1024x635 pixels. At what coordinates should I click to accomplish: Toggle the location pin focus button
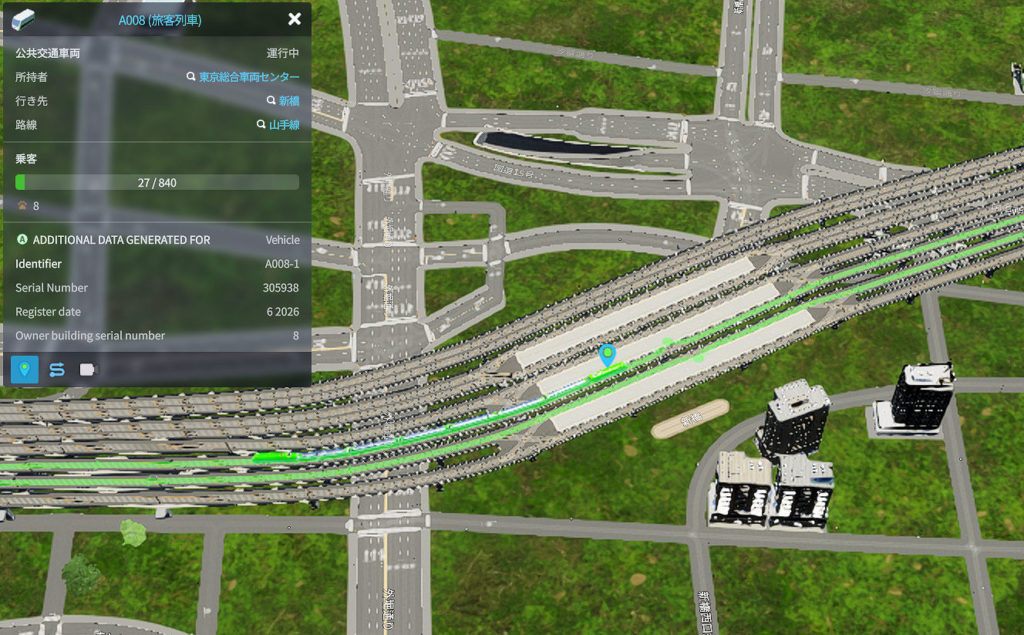coord(25,369)
